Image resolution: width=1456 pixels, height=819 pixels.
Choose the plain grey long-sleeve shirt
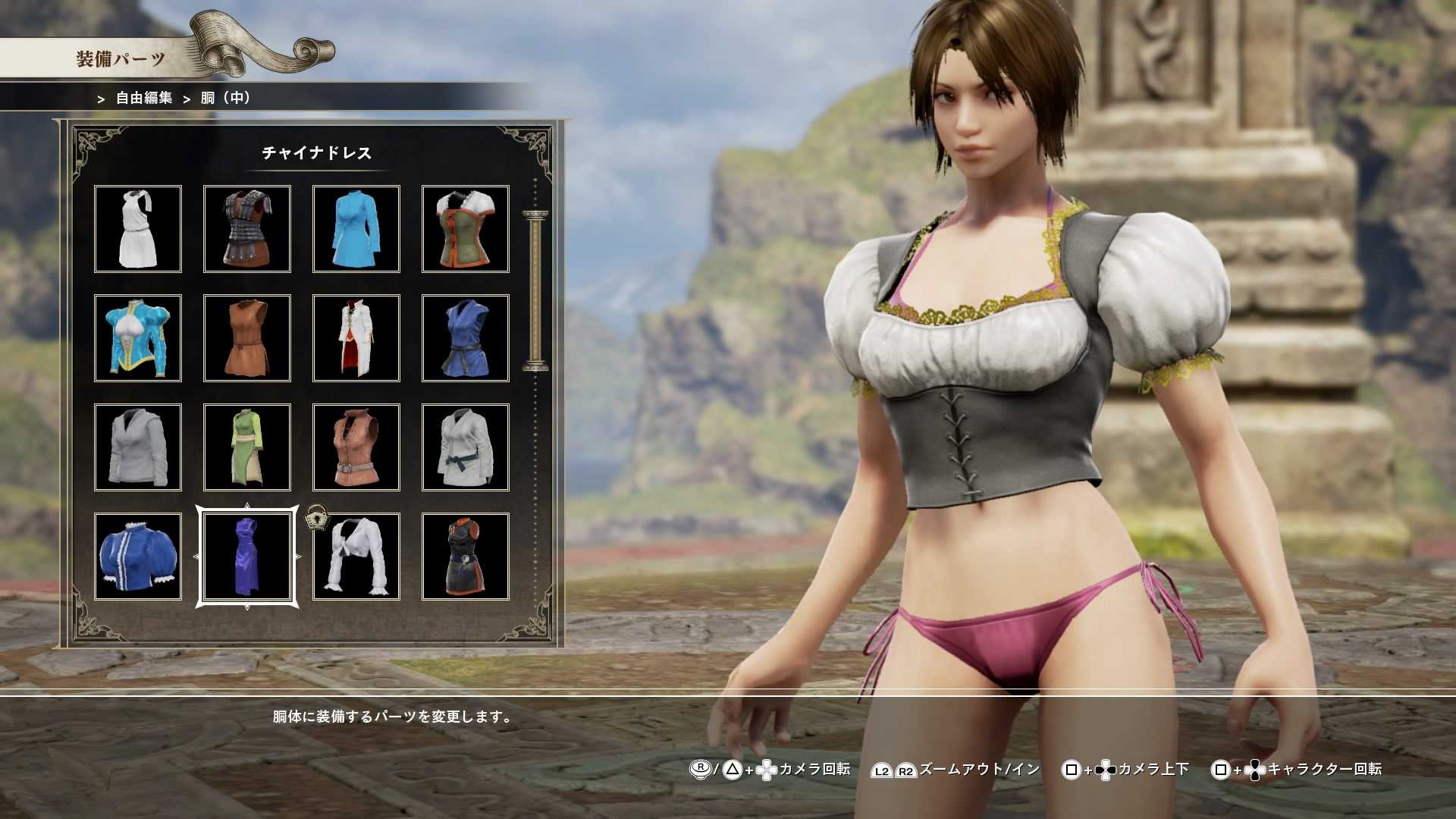tap(138, 447)
